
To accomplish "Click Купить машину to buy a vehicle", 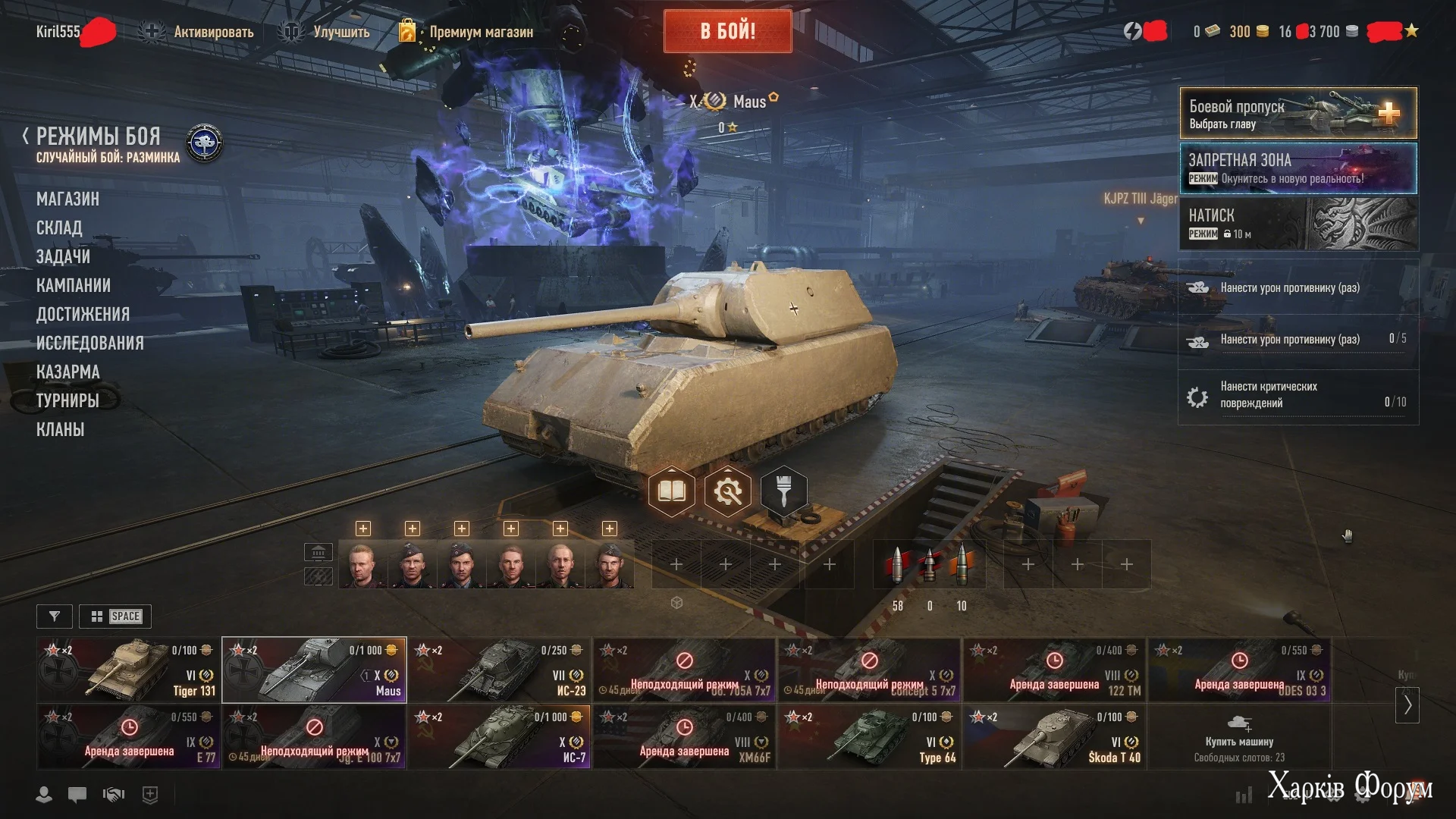I will 1239,737.
